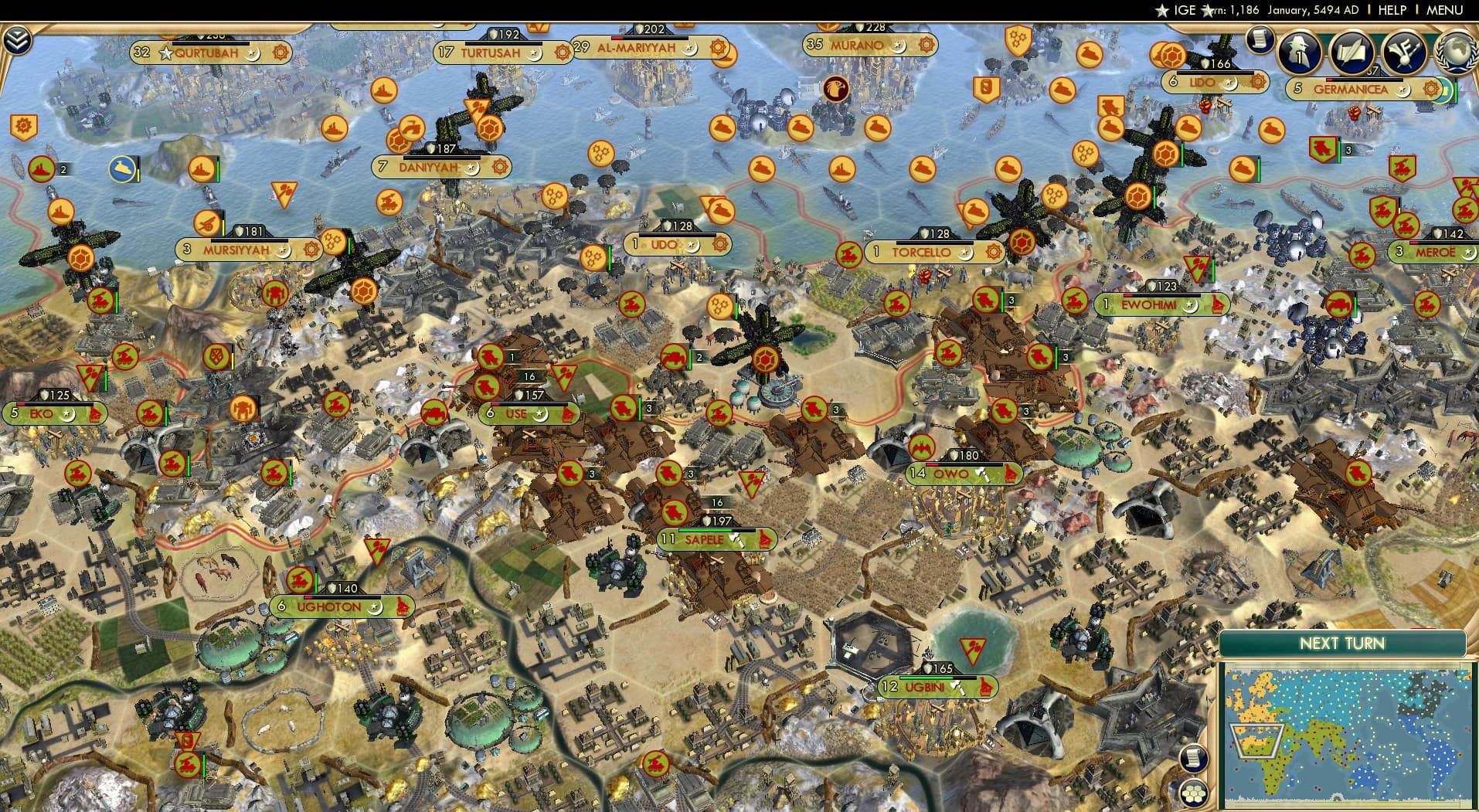This screenshot has height=812, width=1479.
Task: Select the red unit flag showing 16 near Sapele
Action: pyautogui.click(x=717, y=501)
